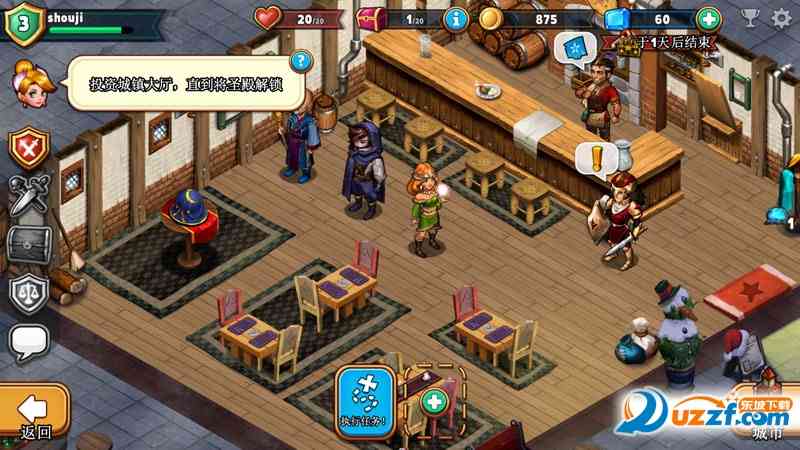
Task: Tap the exclamation mark quest bubble
Action: (596, 159)
